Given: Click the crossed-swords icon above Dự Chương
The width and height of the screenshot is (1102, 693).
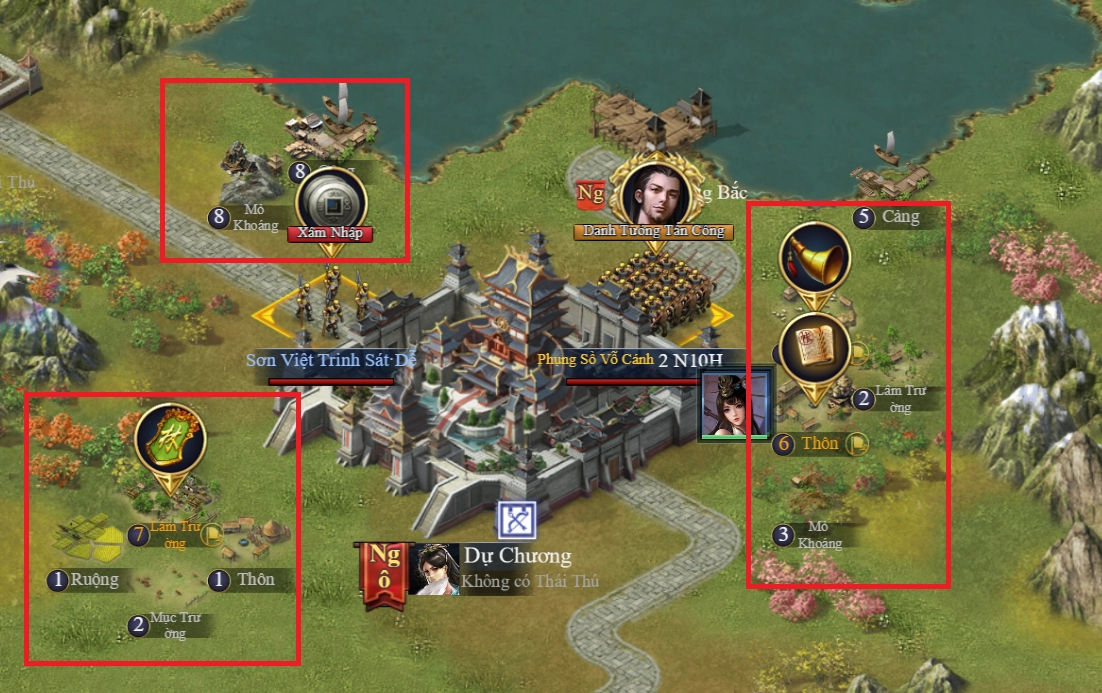Looking at the screenshot, I should click(517, 520).
